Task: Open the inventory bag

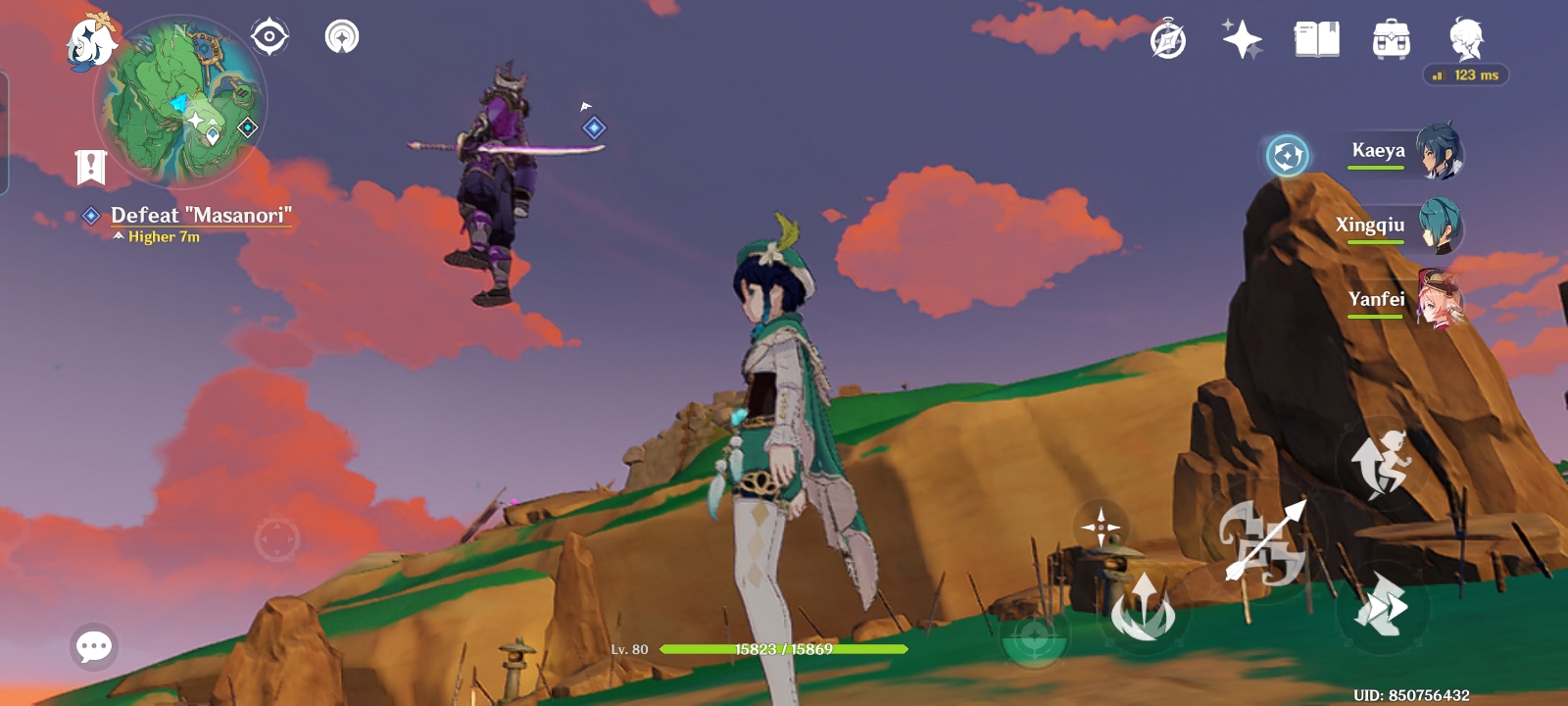Action: click(1389, 37)
